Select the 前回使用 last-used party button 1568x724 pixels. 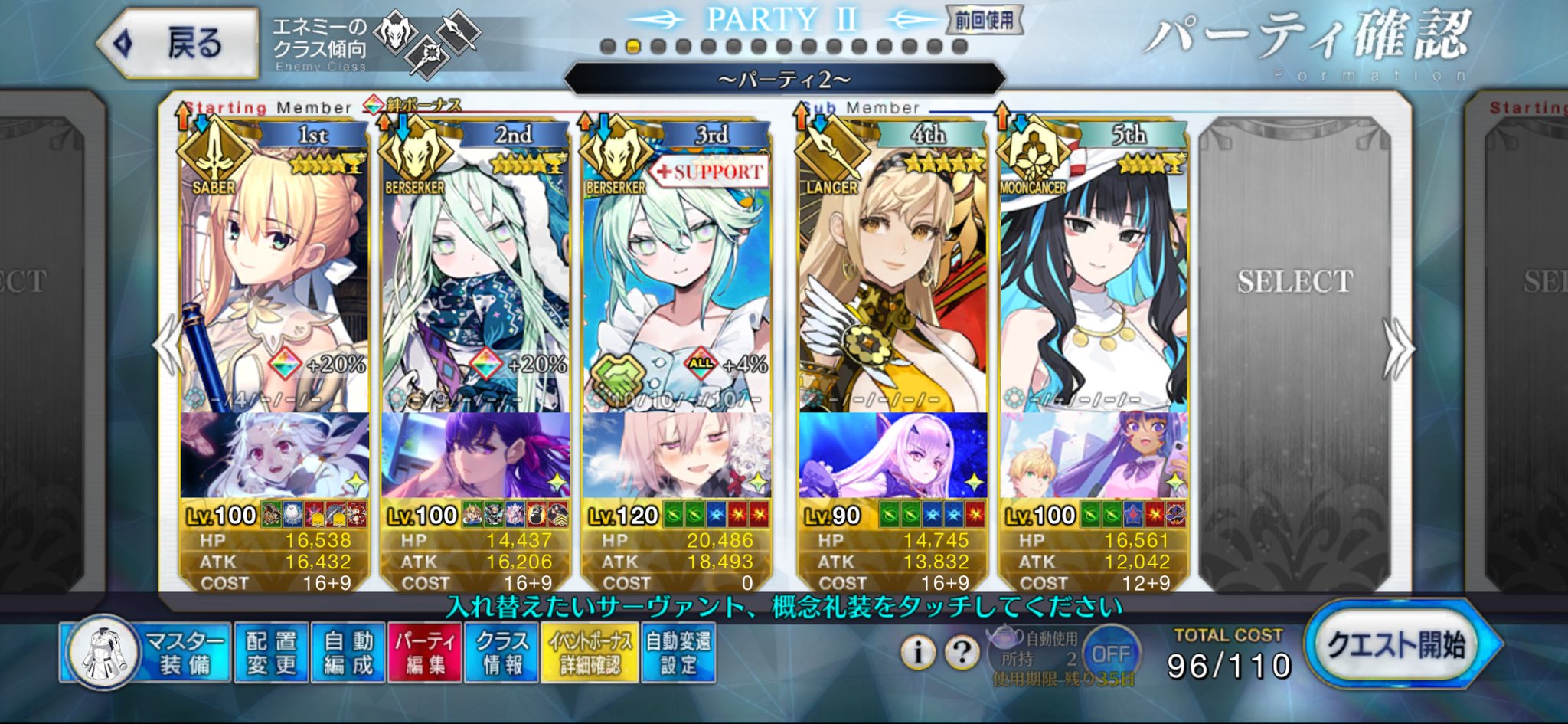pos(983,20)
